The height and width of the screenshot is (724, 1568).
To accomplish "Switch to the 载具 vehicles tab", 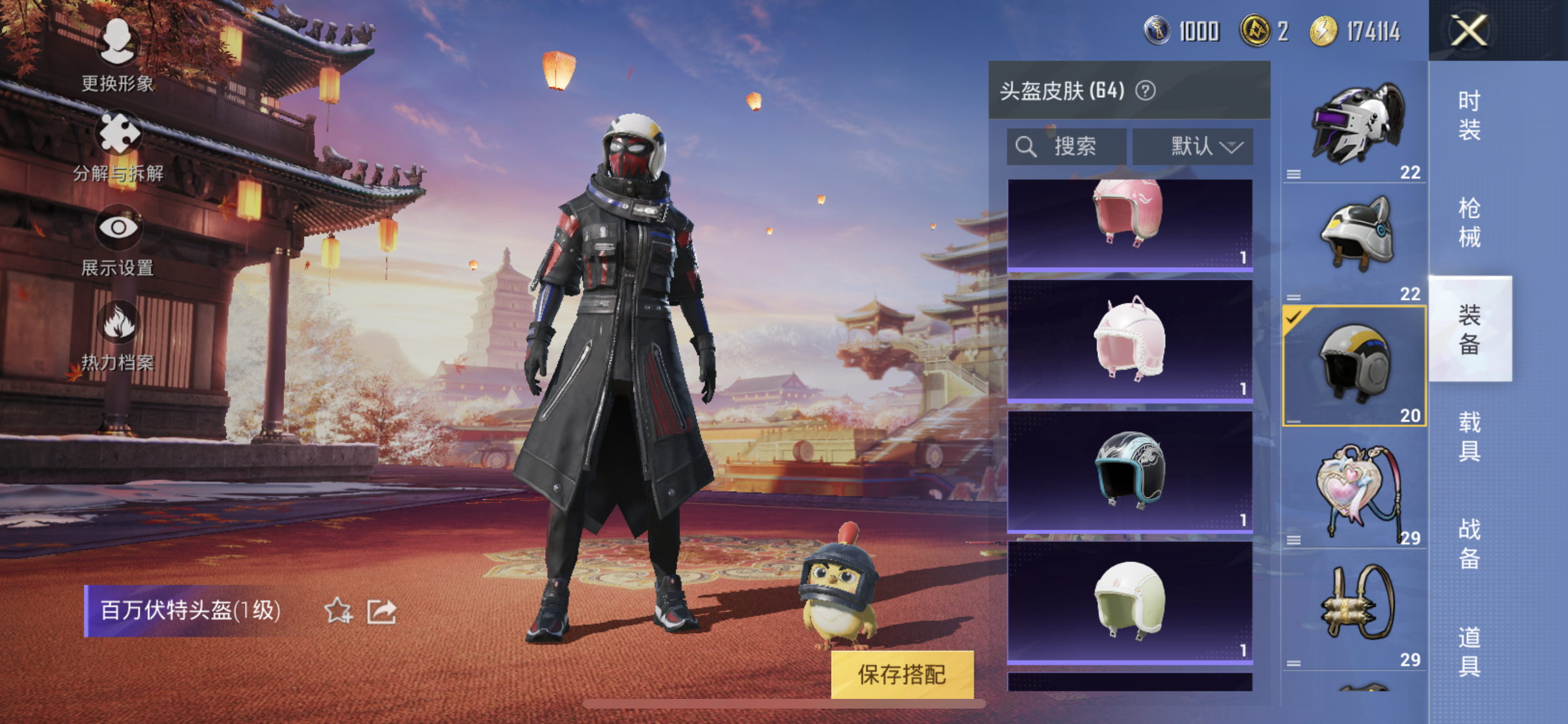I will (1470, 436).
